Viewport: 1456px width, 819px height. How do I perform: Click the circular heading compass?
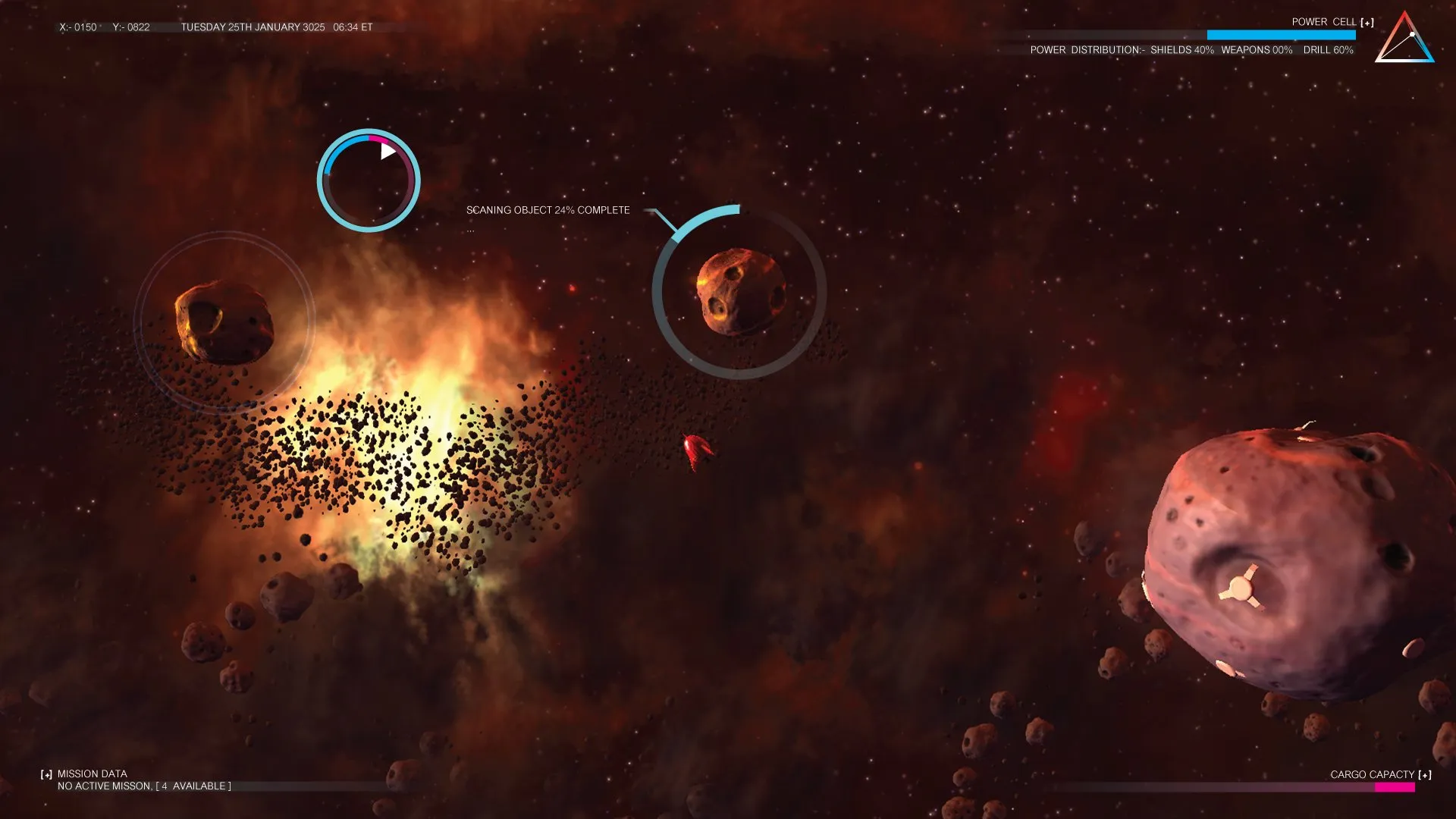[x=369, y=180]
